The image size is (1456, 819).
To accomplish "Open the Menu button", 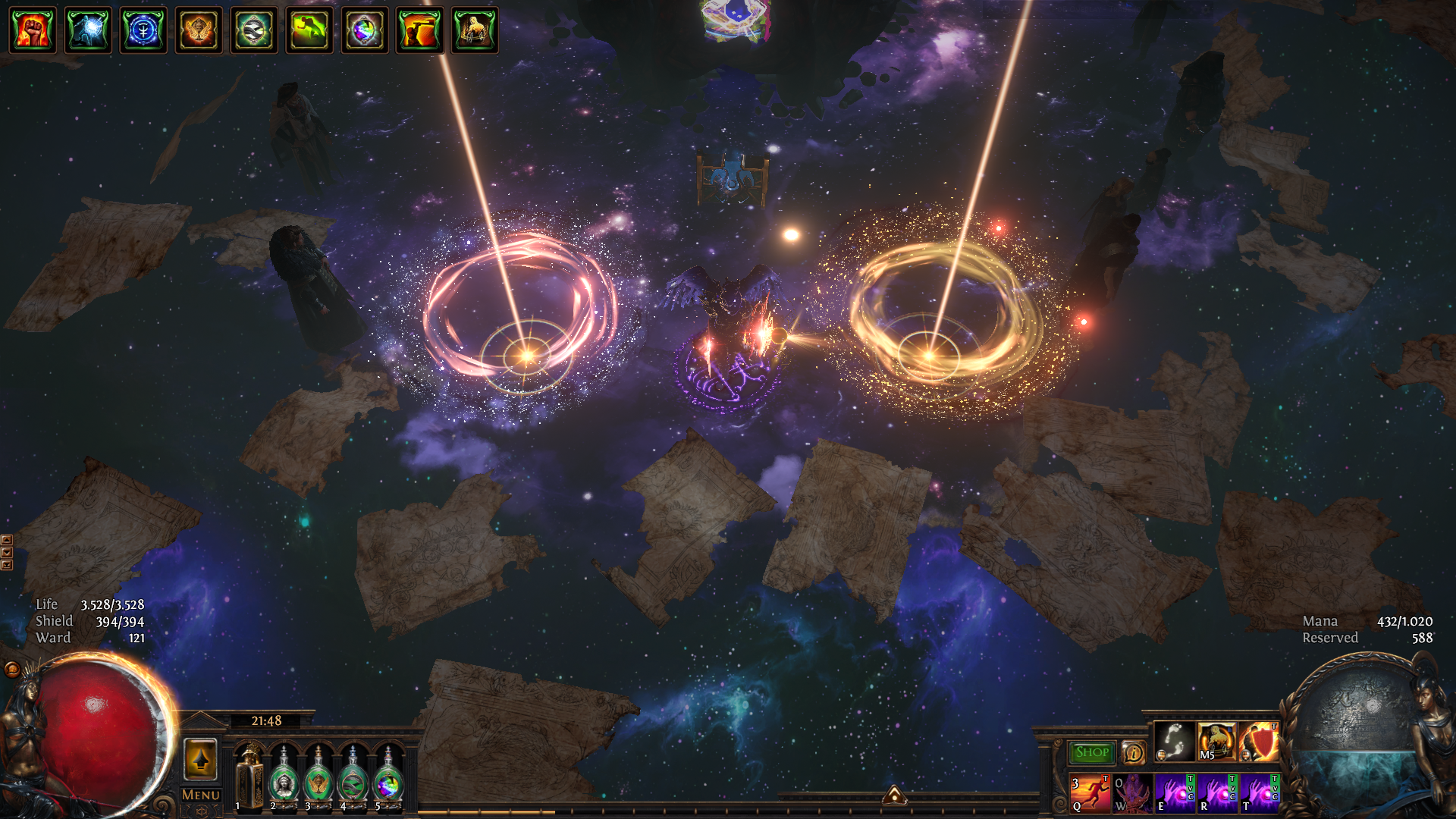I will pyautogui.click(x=201, y=795).
